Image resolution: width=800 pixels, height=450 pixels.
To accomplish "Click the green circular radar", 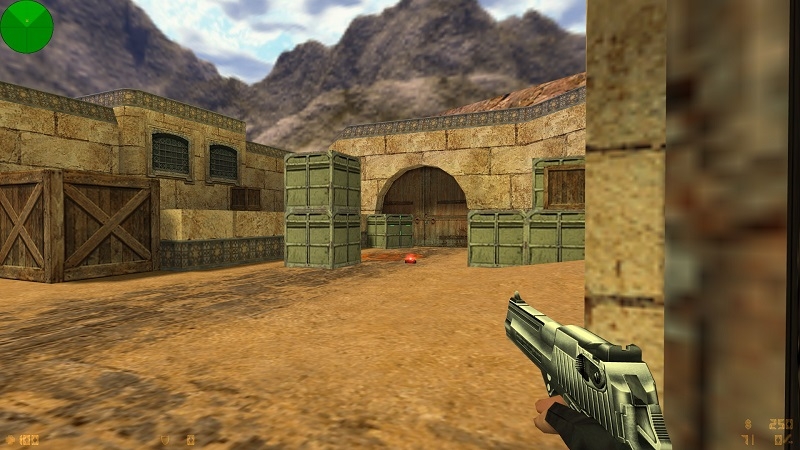I will 26,26.
